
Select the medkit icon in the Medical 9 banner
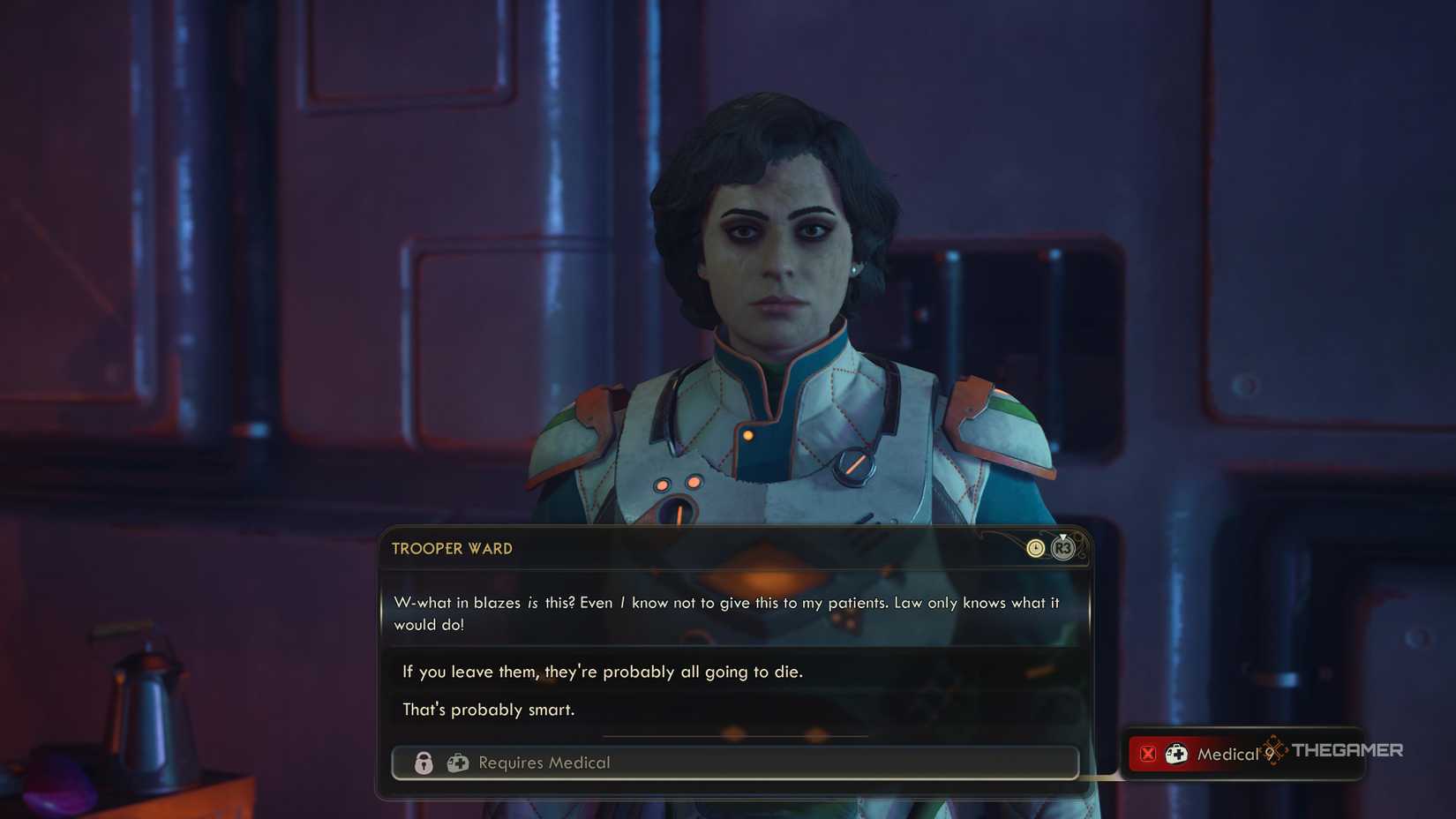(1176, 753)
